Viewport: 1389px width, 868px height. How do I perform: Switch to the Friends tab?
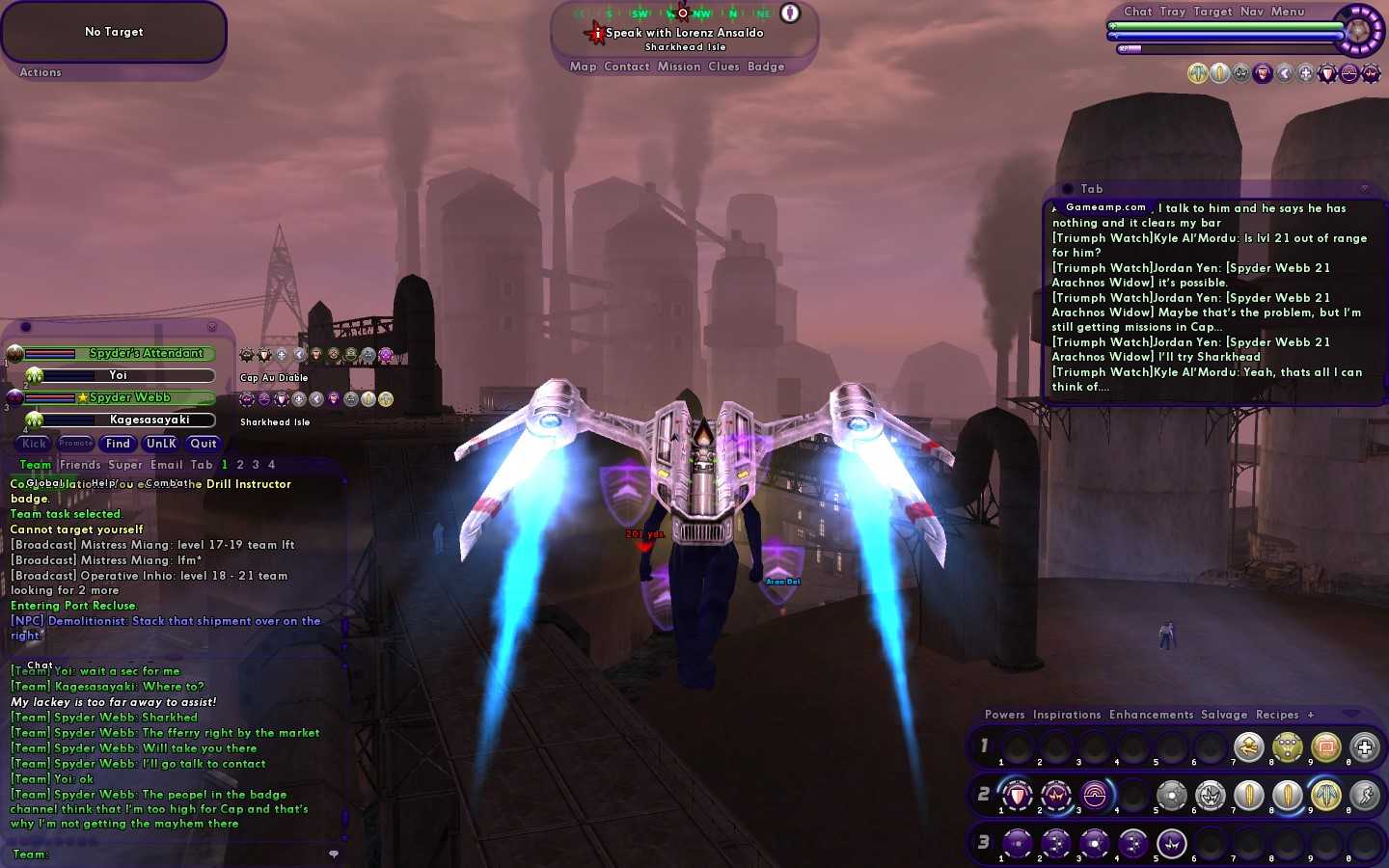pyautogui.click(x=80, y=465)
